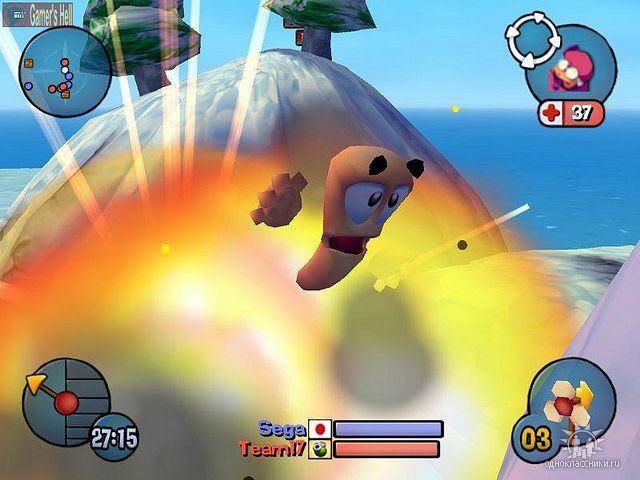640x480 pixels.
Task: Click the wind direction compass
Action: (65, 401)
